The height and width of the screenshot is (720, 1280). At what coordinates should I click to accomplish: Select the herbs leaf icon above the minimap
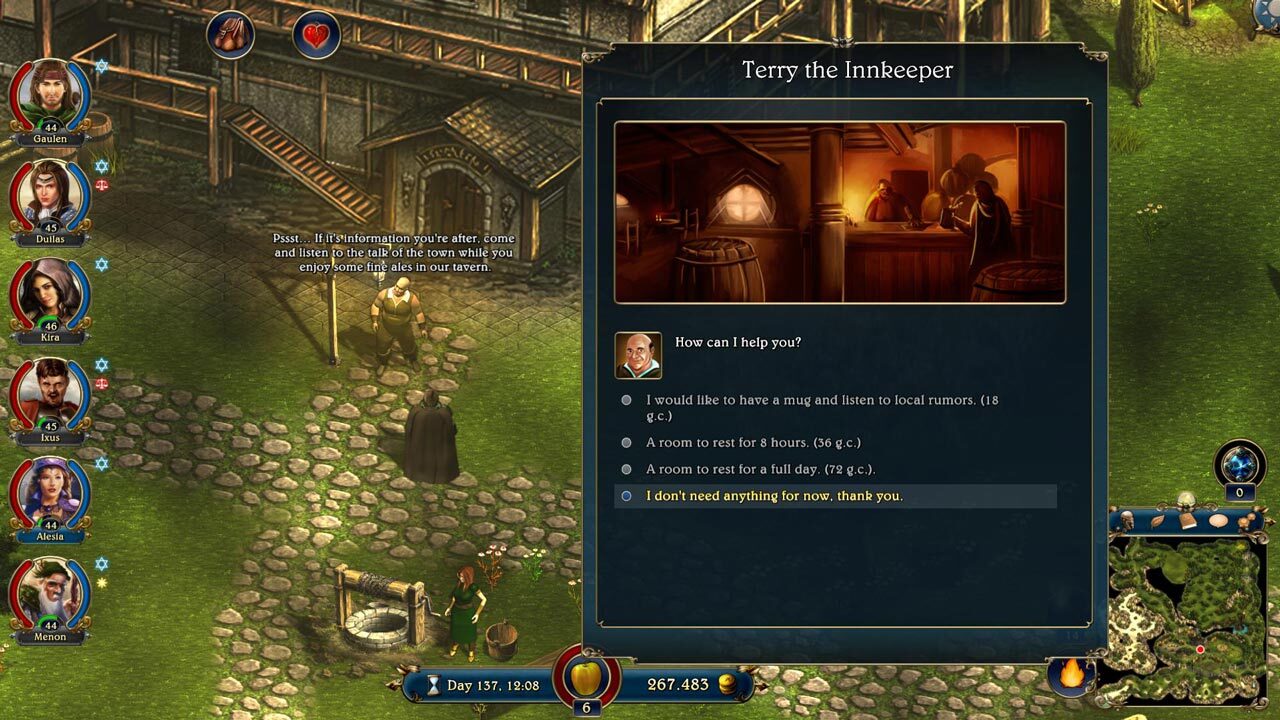tap(1158, 520)
